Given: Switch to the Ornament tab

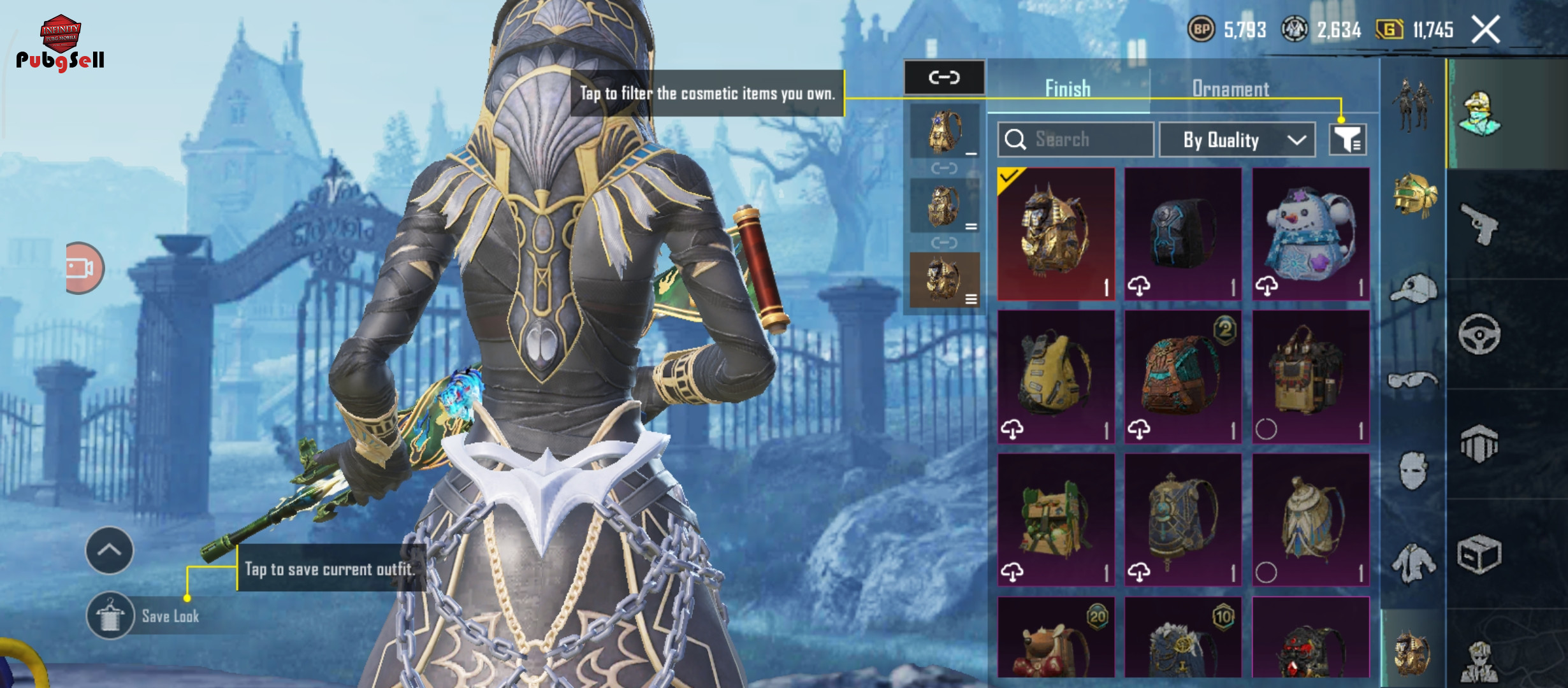Looking at the screenshot, I should click(1230, 89).
